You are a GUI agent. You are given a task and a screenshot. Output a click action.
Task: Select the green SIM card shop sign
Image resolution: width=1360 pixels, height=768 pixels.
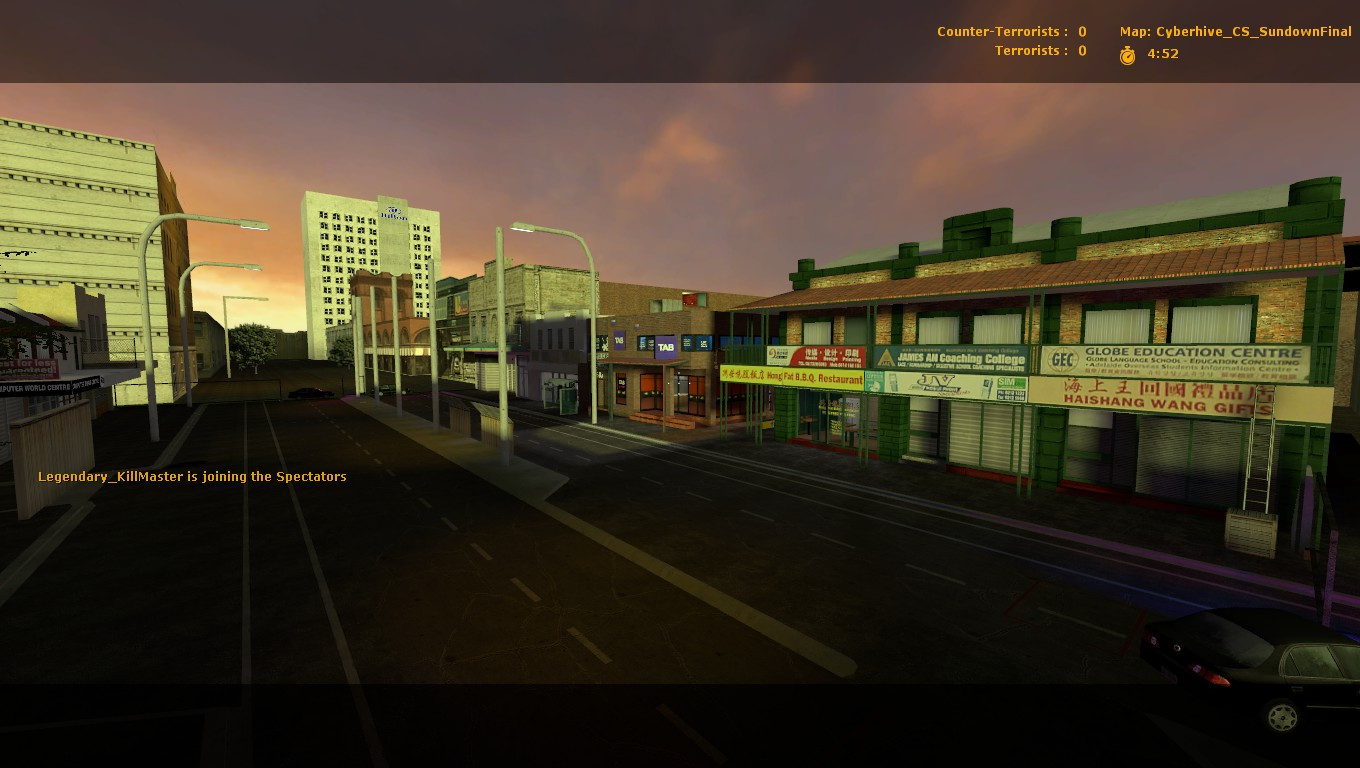[x=1010, y=383]
